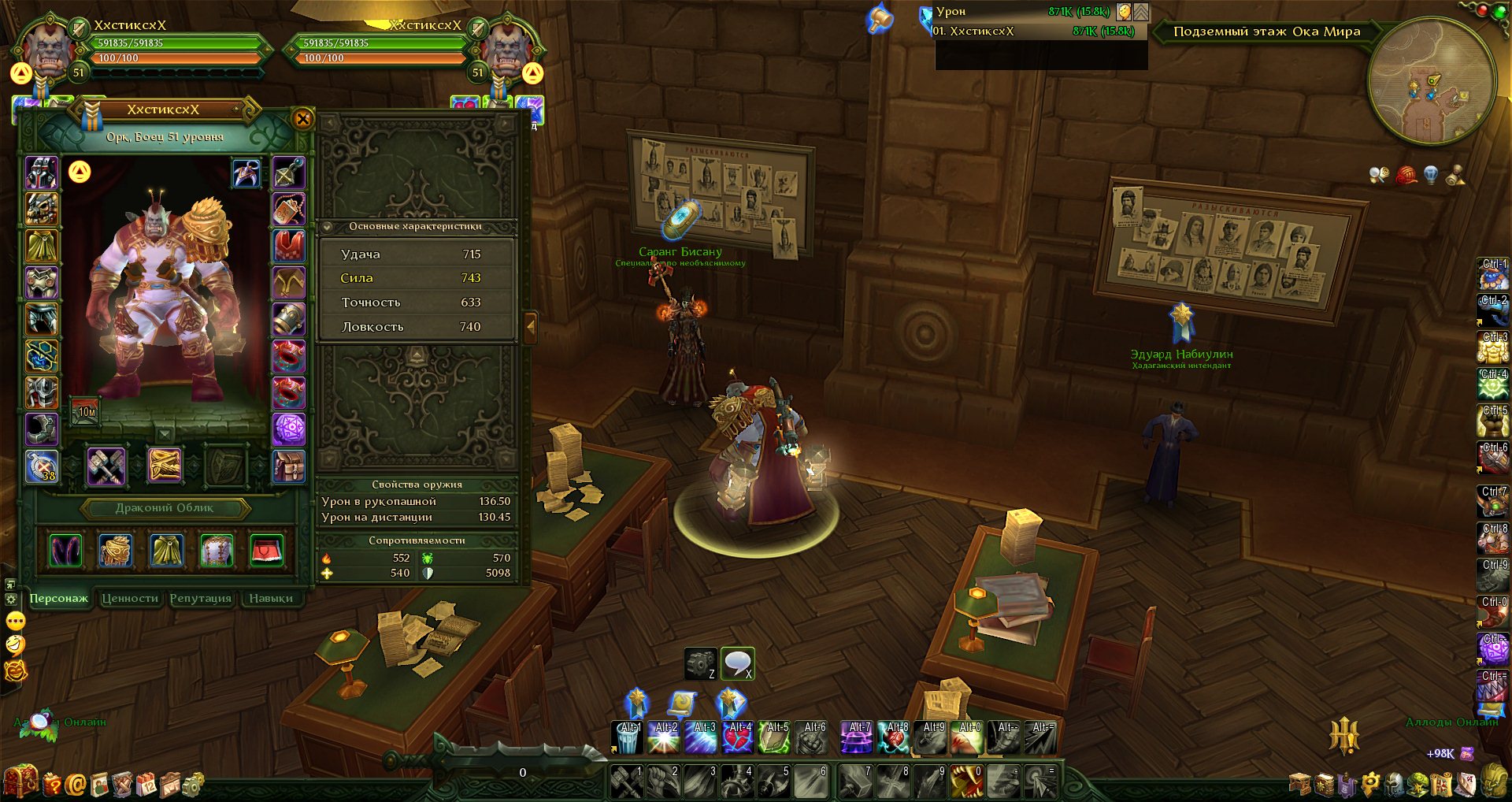Image resolution: width=1512 pixels, height=802 pixels.
Task: Select the purple rune orb slot
Action: [289, 429]
